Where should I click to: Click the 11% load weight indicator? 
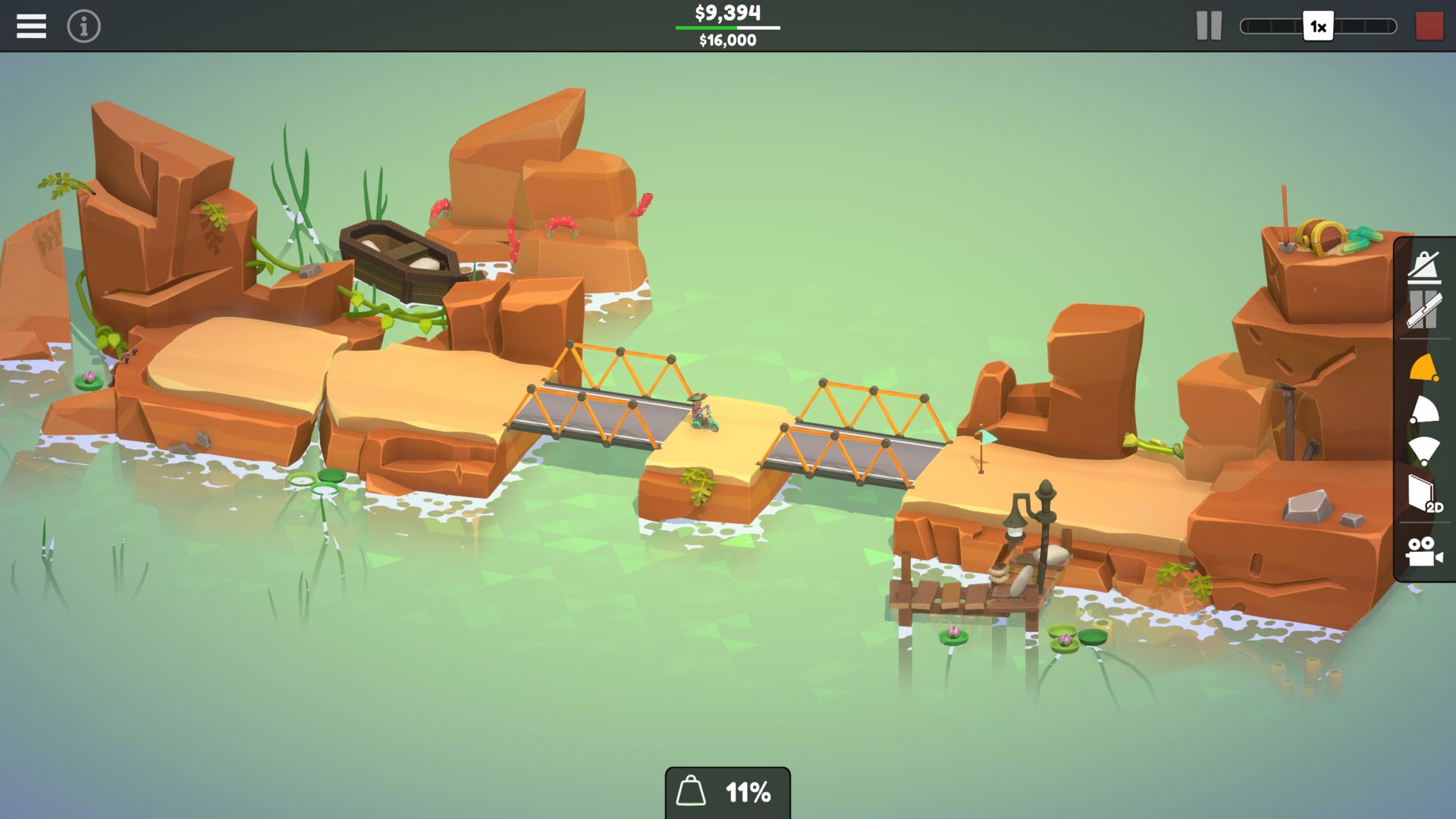(x=727, y=792)
